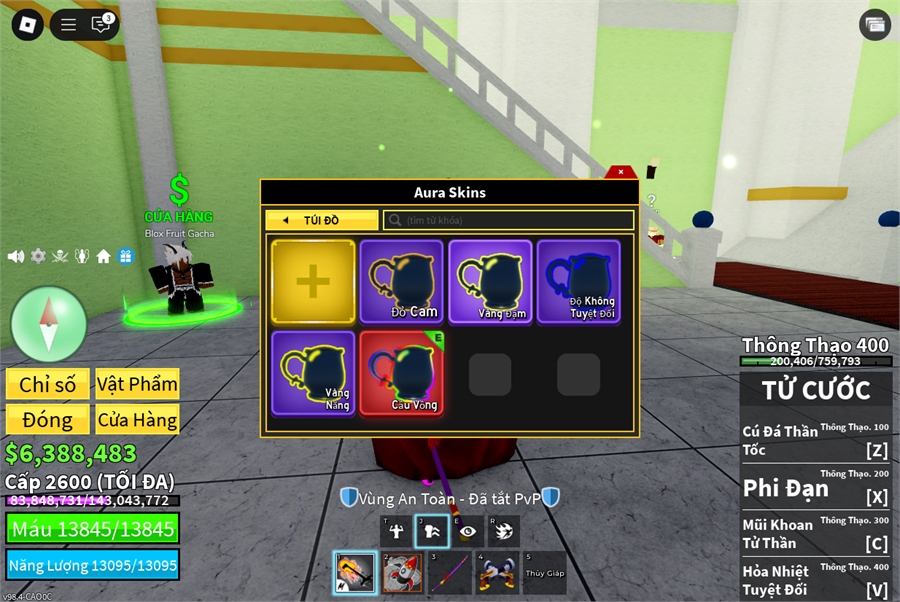This screenshot has width=900, height=602.
Task: Select the Vàng Nắng aura skin
Action: pos(313,373)
